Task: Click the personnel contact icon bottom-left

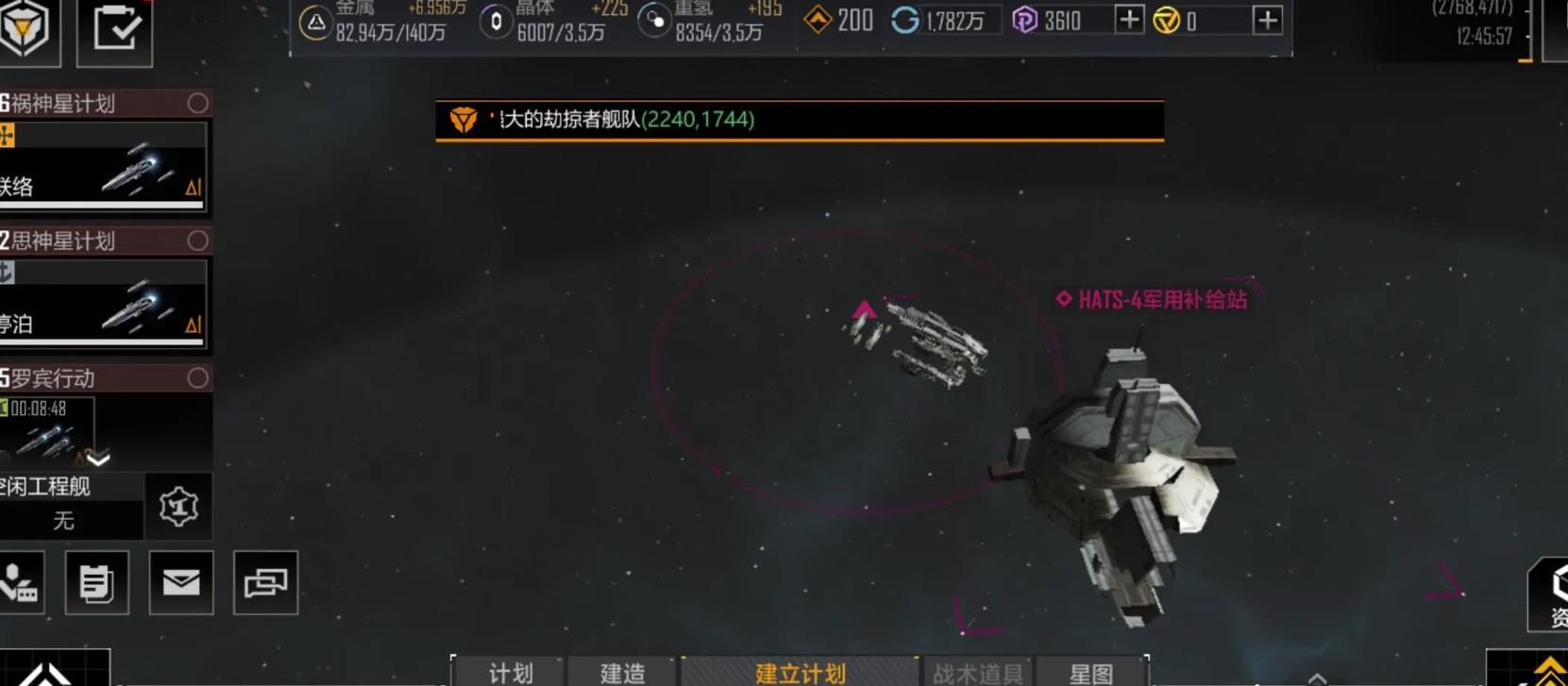Action: click(21, 583)
